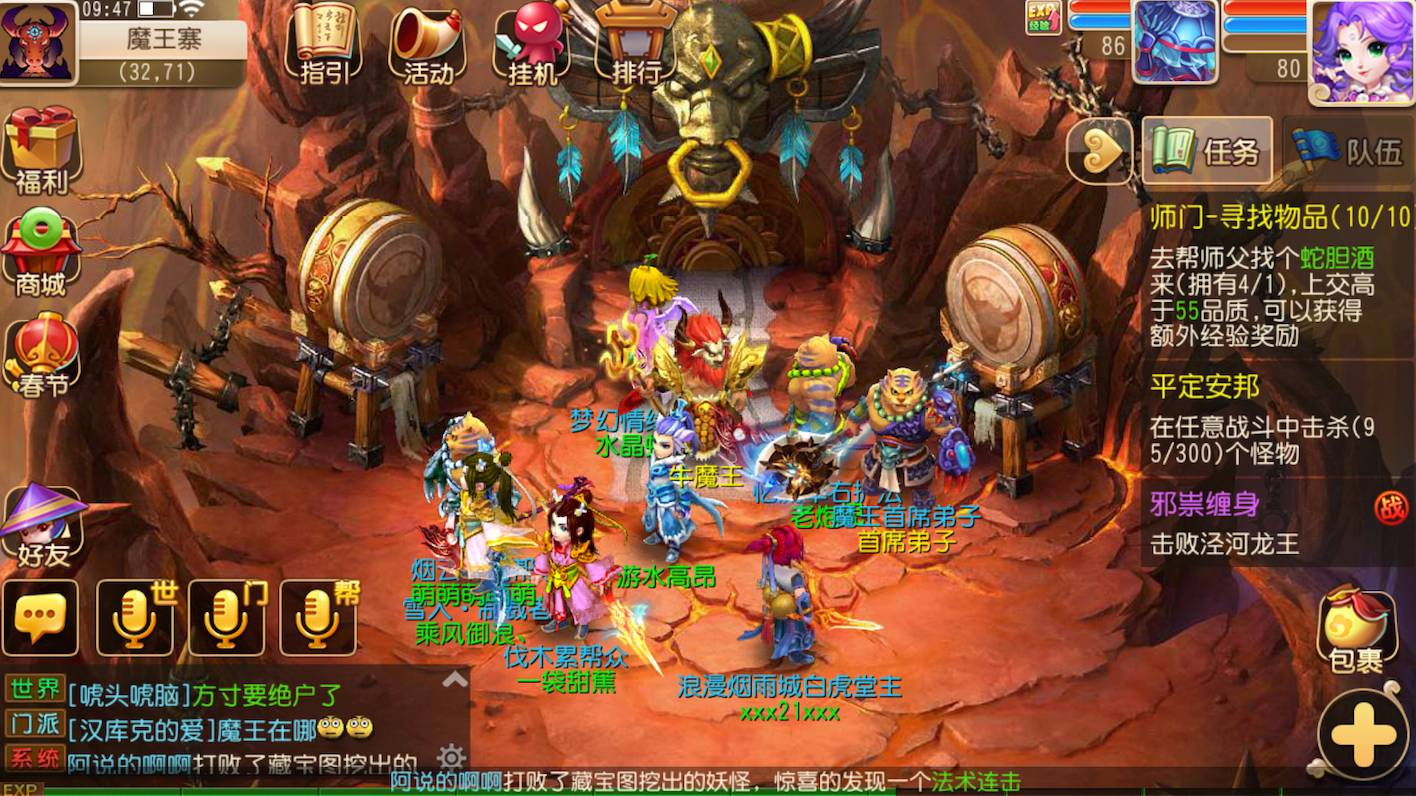
Task: Activate 挂机 auto-battle mode
Action: point(531,42)
